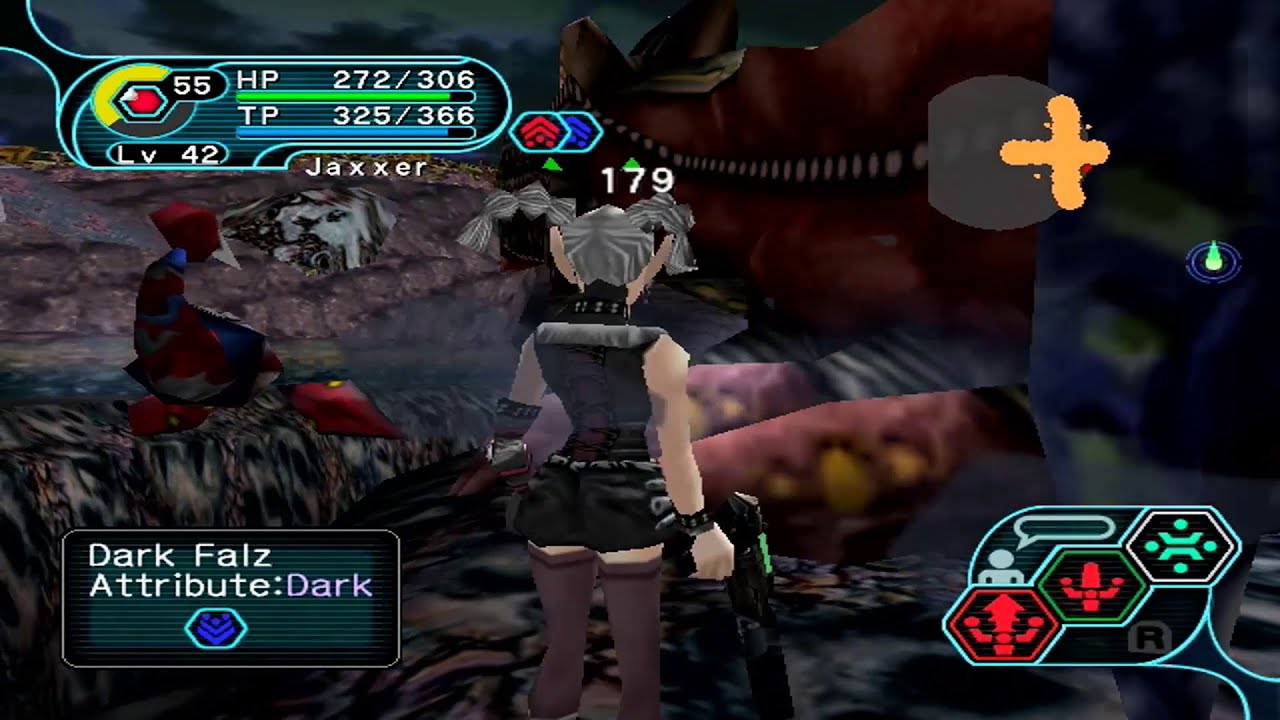Click Jaxxer's player name label

coord(366,167)
